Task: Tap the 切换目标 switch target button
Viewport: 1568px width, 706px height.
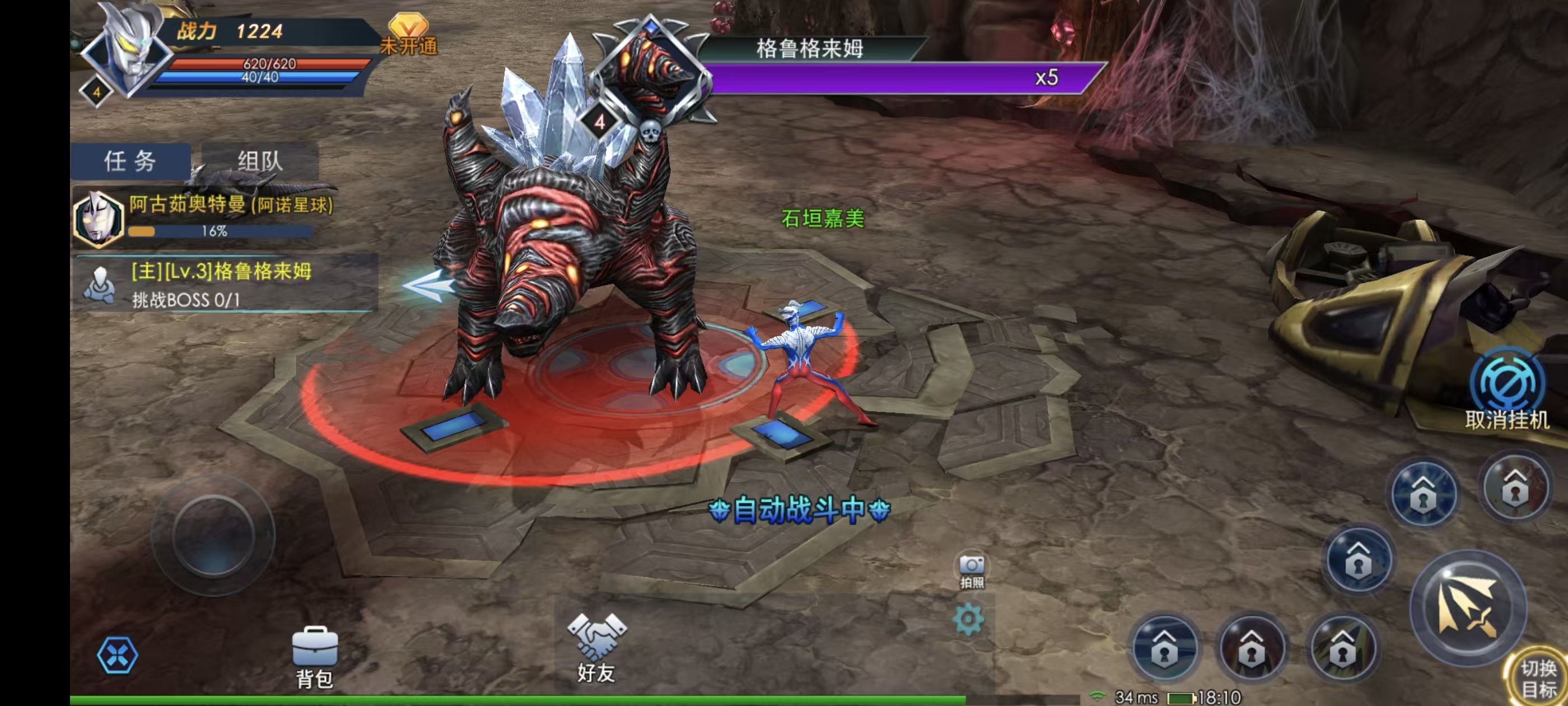Action: 1538,679
